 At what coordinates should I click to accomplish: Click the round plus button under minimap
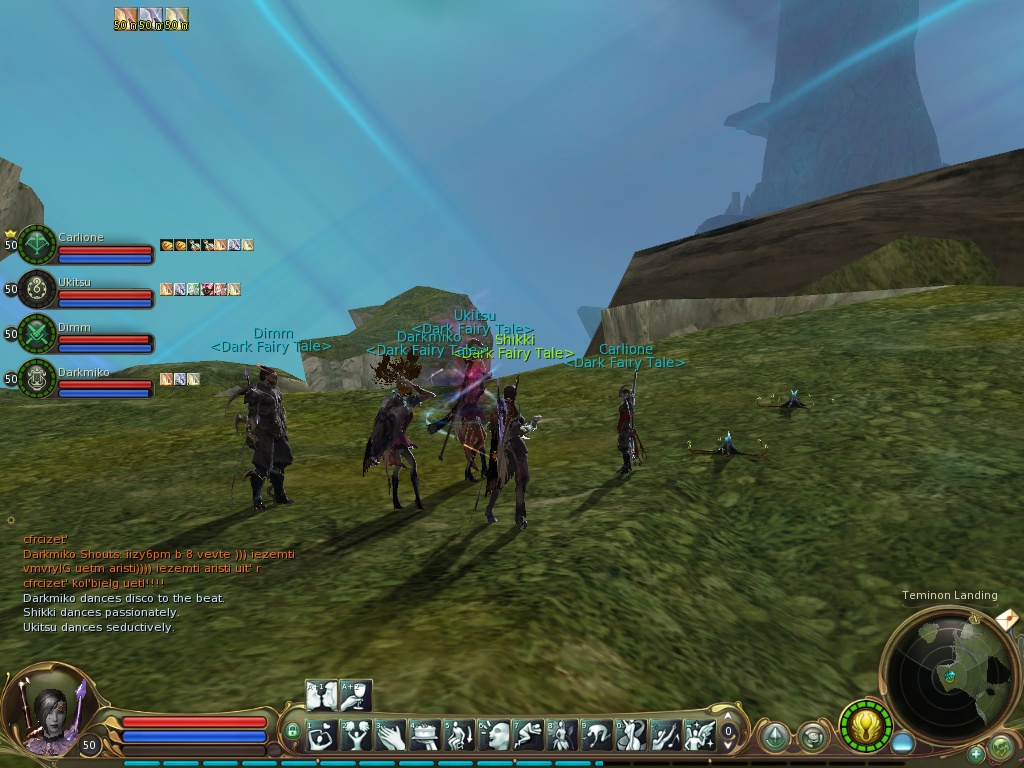976,753
